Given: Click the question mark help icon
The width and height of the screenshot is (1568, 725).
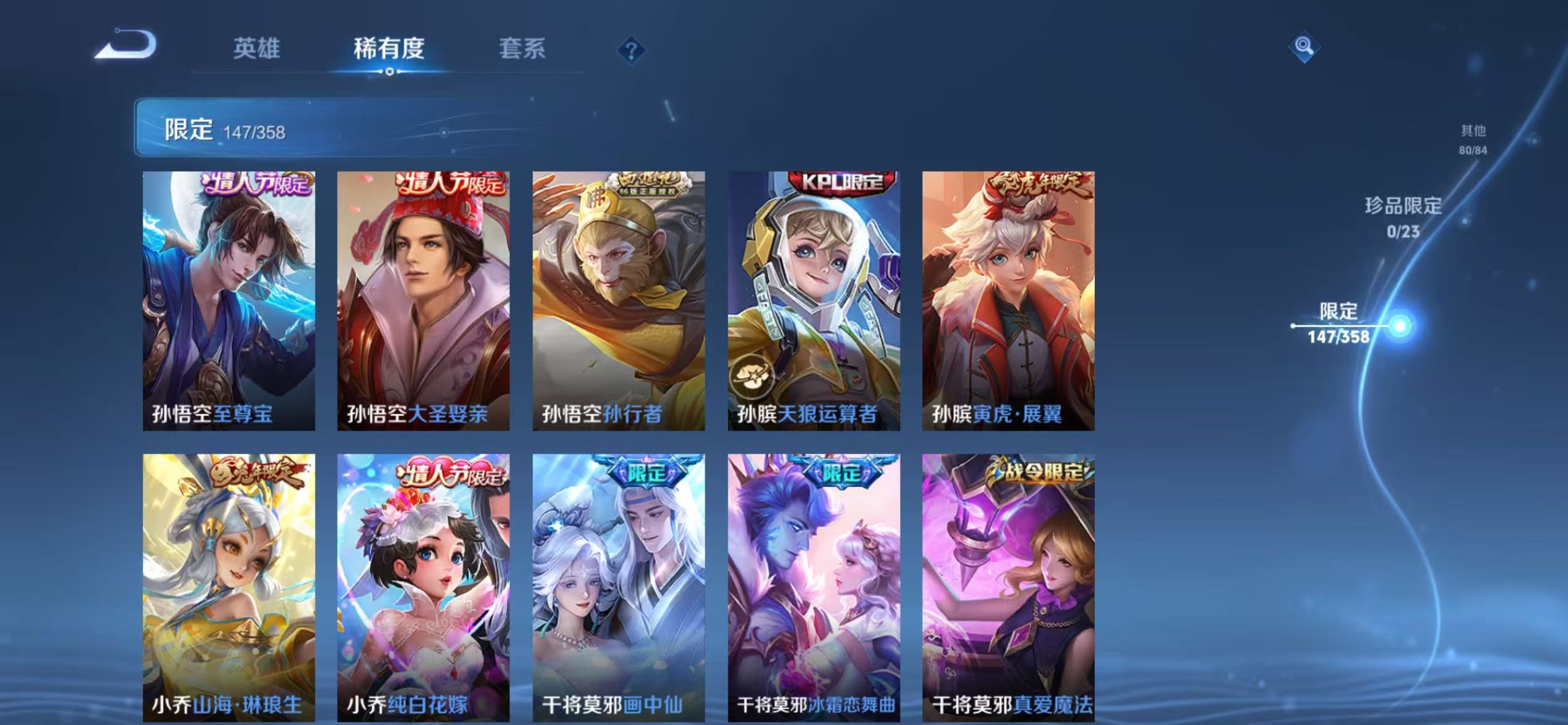Looking at the screenshot, I should [x=630, y=51].
